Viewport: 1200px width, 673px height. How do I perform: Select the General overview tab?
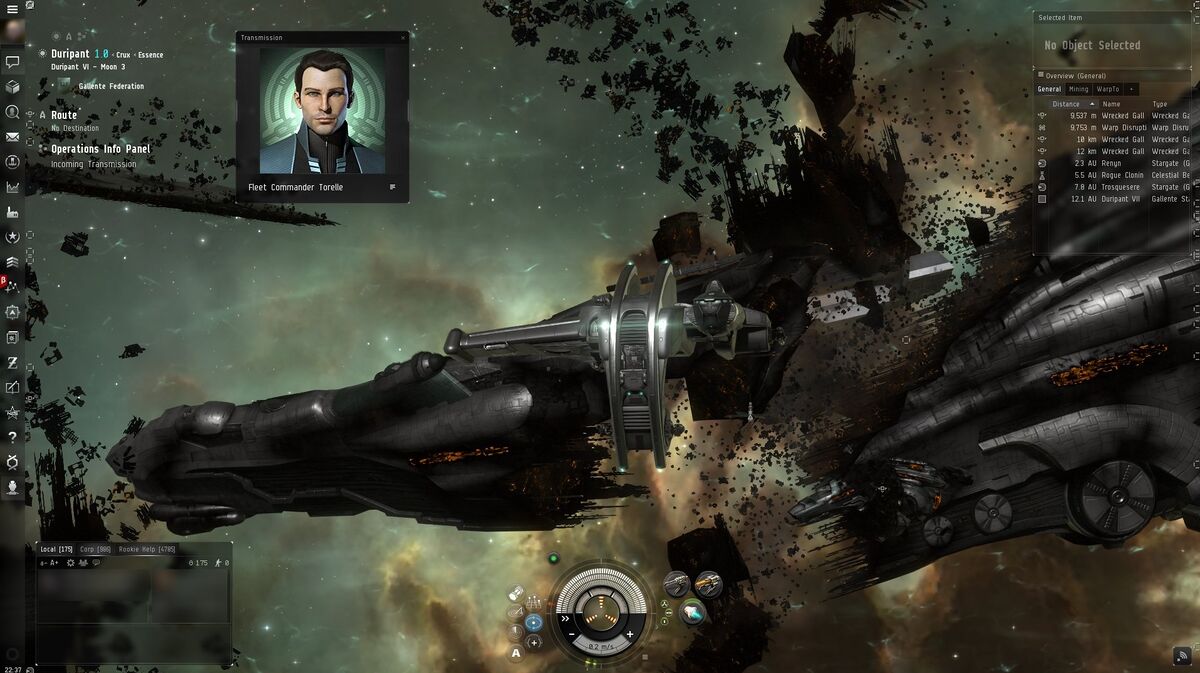[x=1049, y=89]
